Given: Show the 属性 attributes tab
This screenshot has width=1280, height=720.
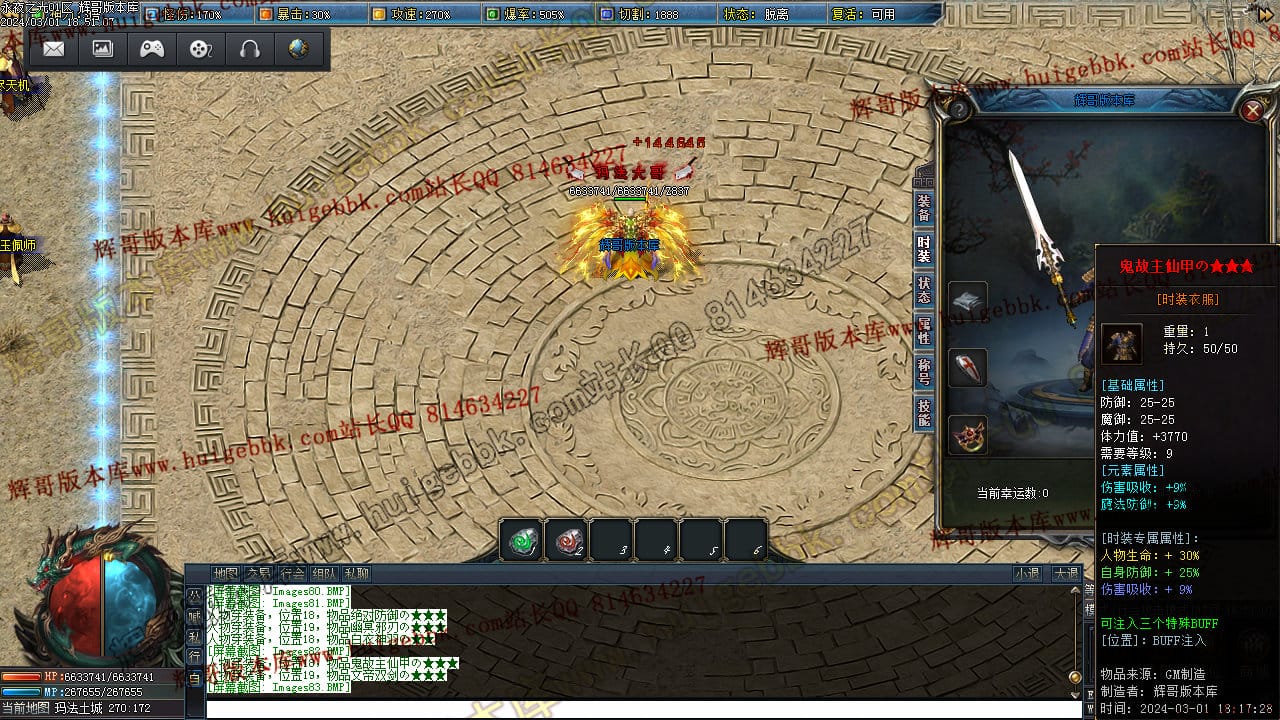Looking at the screenshot, I should pos(924,331).
